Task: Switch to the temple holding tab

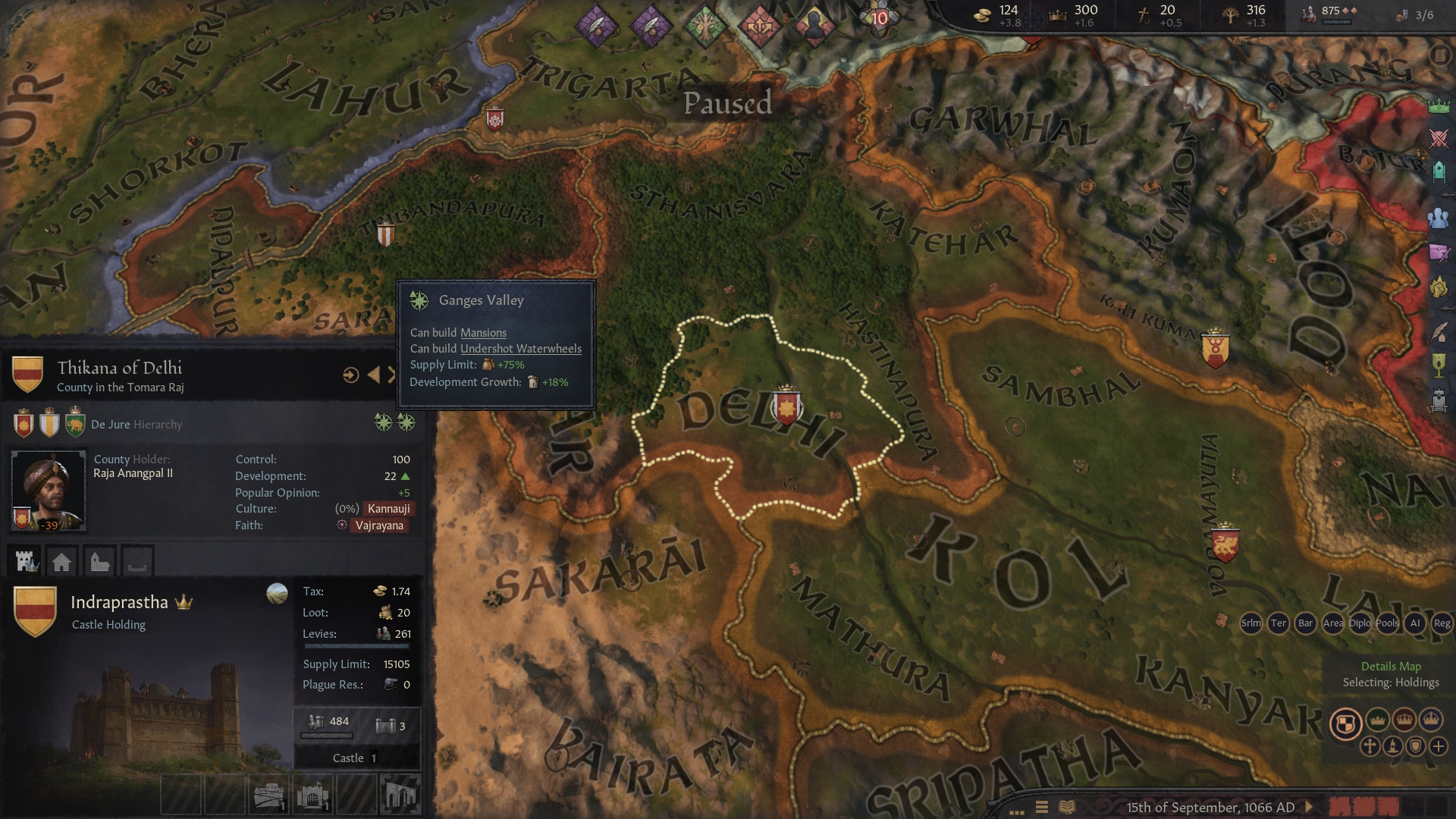Action: [x=100, y=561]
